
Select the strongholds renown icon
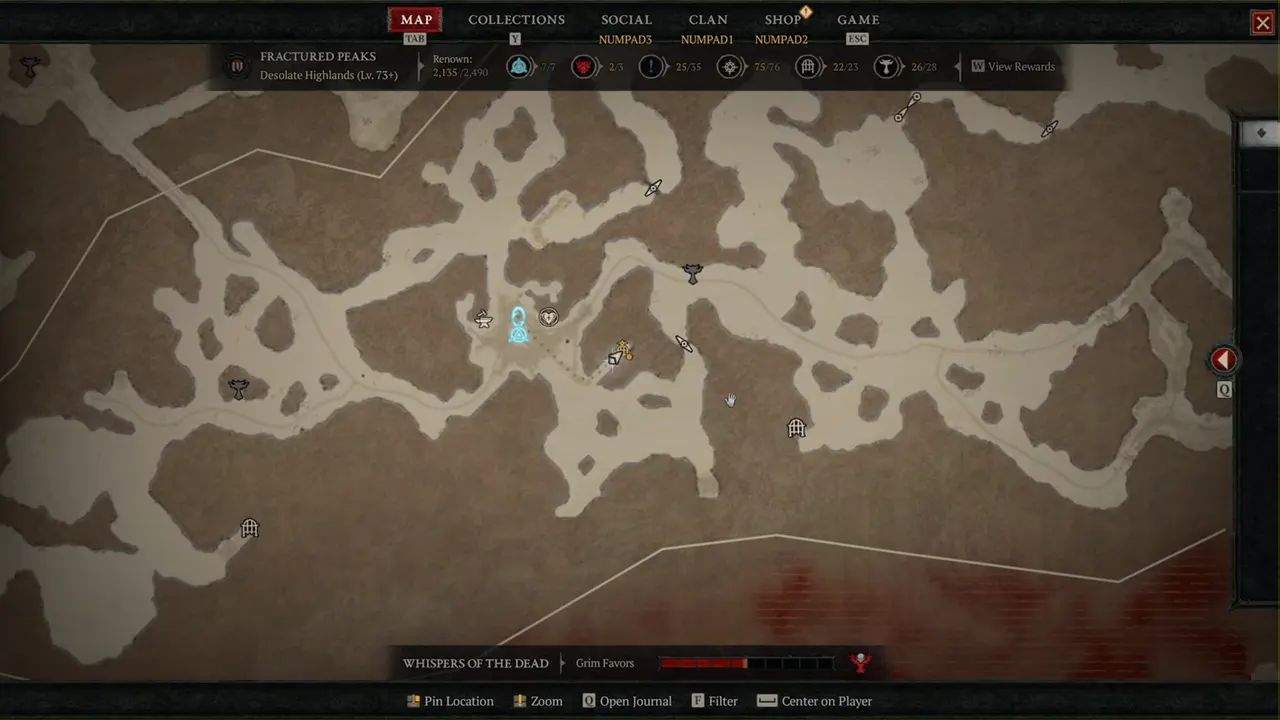point(584,67)
